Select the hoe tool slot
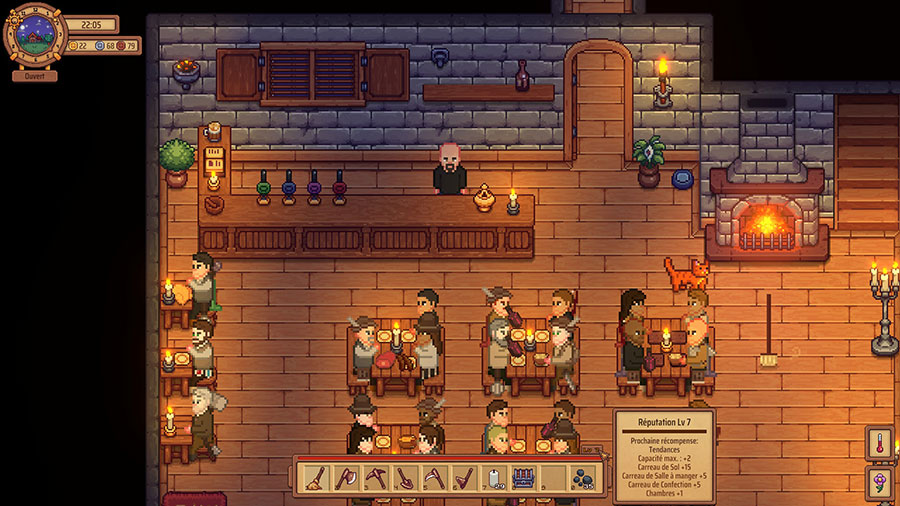900x506 pixels. pos(463,477)
